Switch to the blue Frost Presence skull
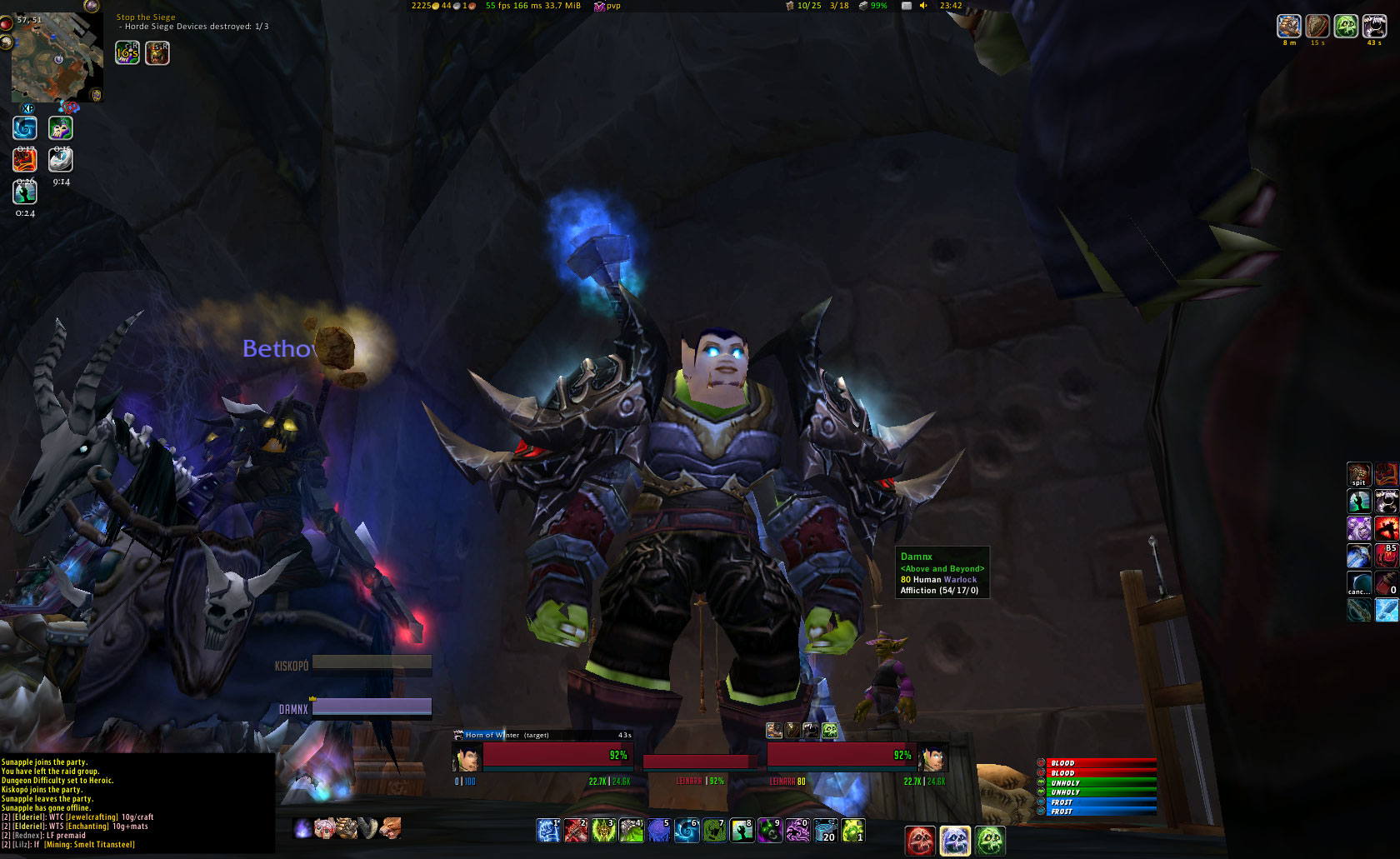Viewport: 1400px width, 859px height. pos(955,840)
